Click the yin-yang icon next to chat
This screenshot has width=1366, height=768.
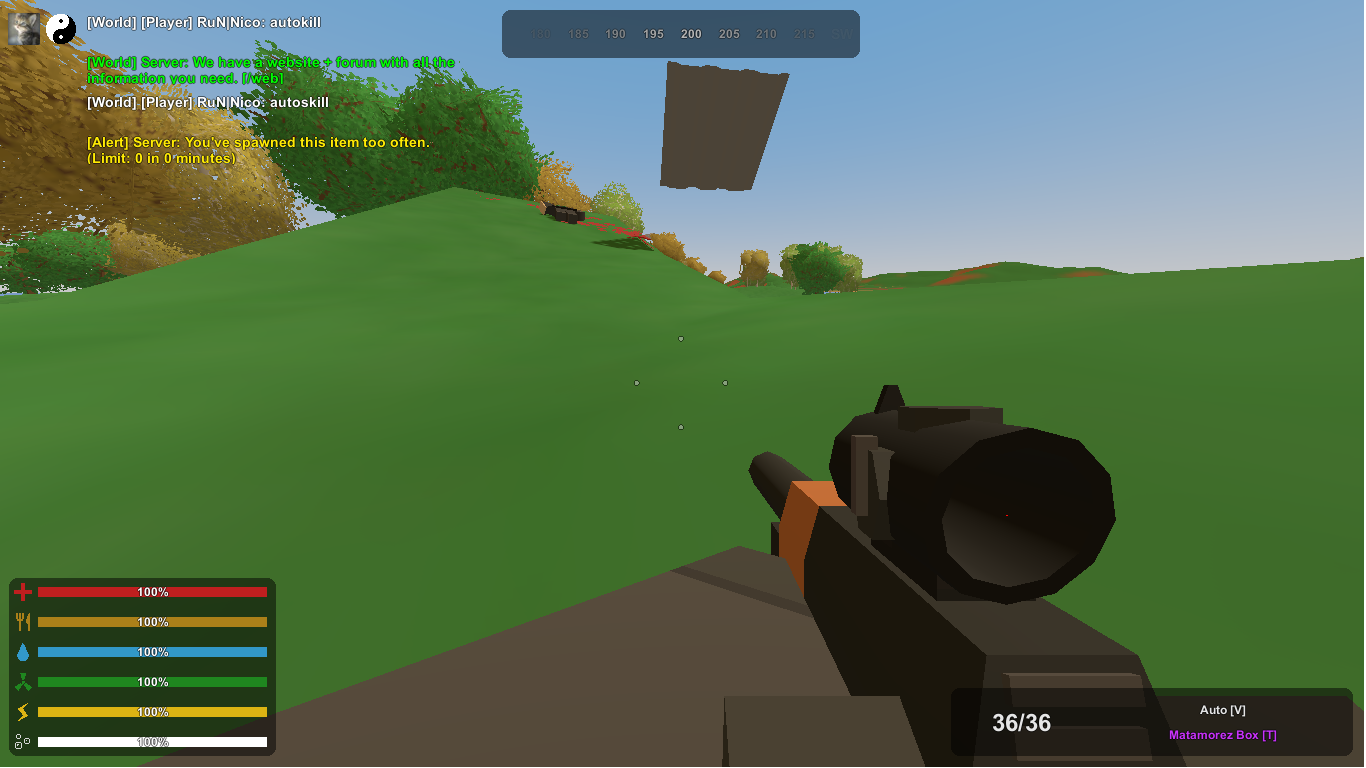pos(61,29)
